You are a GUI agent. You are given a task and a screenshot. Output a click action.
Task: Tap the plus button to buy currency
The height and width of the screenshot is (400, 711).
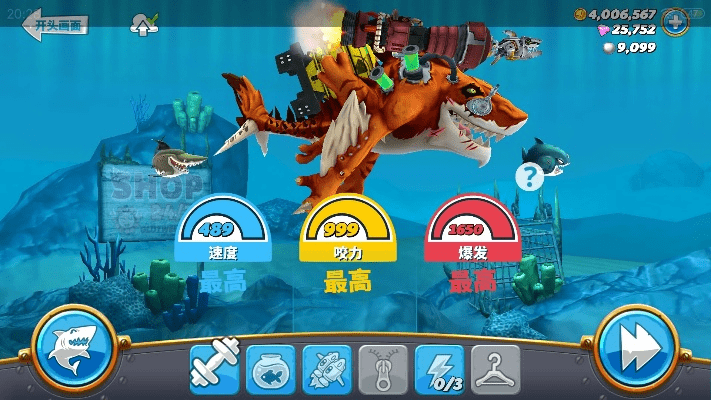click(675, 20)
